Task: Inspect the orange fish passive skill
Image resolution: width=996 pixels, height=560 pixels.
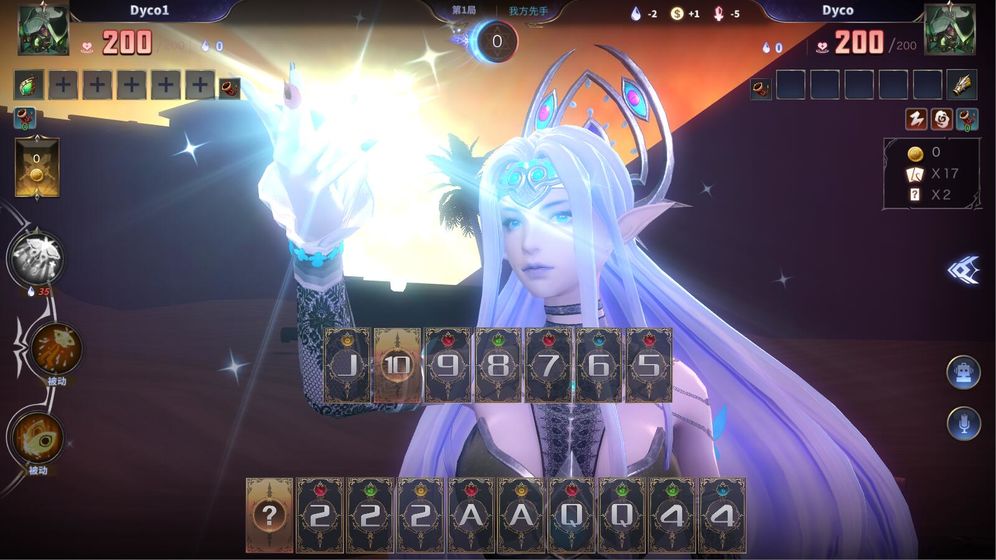Action: tap(56, 348)
